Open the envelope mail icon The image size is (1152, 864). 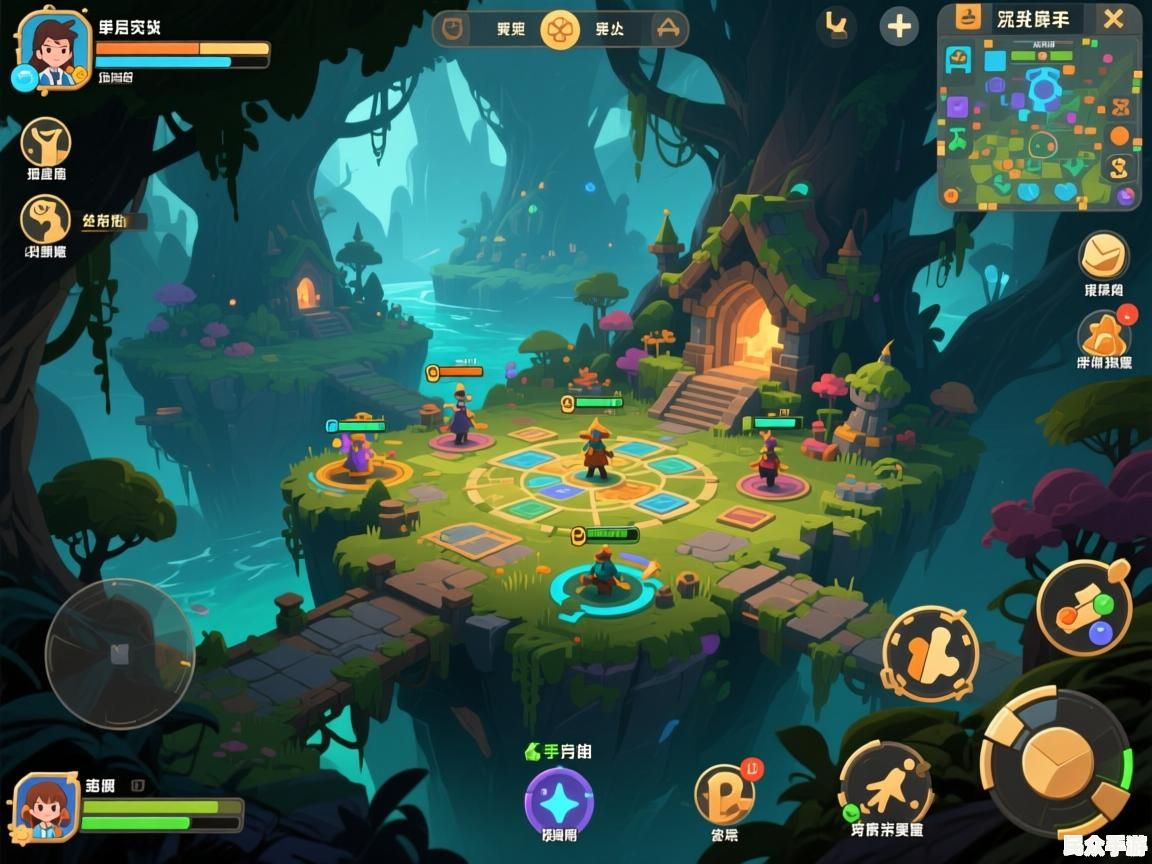pyautogui.click(x=1103, y=256)
